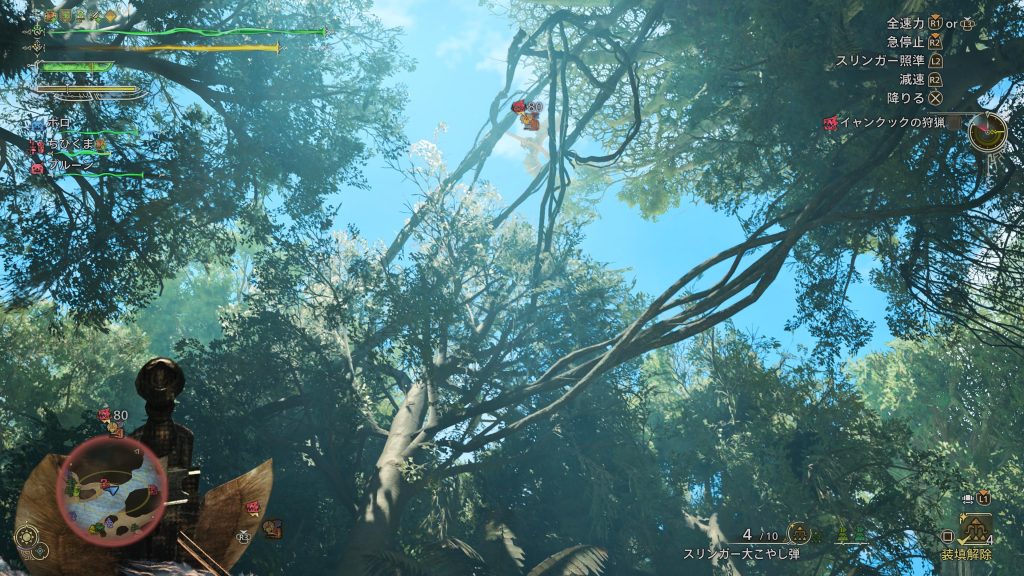Click the sun environment icon near the minimap
The height and width of the screenshot is (576, 1024).
pos(27,537)
